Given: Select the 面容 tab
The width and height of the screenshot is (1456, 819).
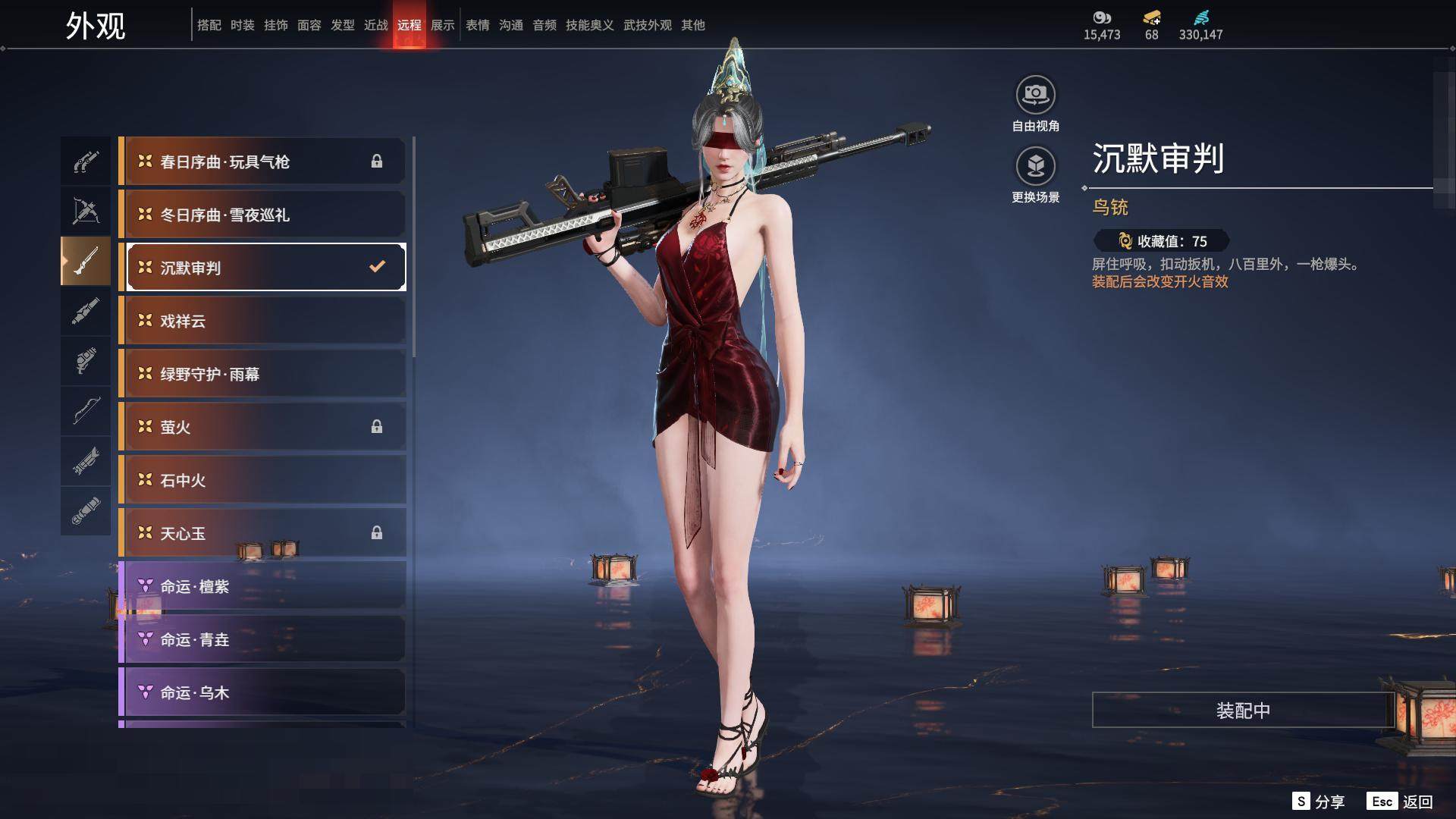Looking at the screenshot, I should click(309, 25).
